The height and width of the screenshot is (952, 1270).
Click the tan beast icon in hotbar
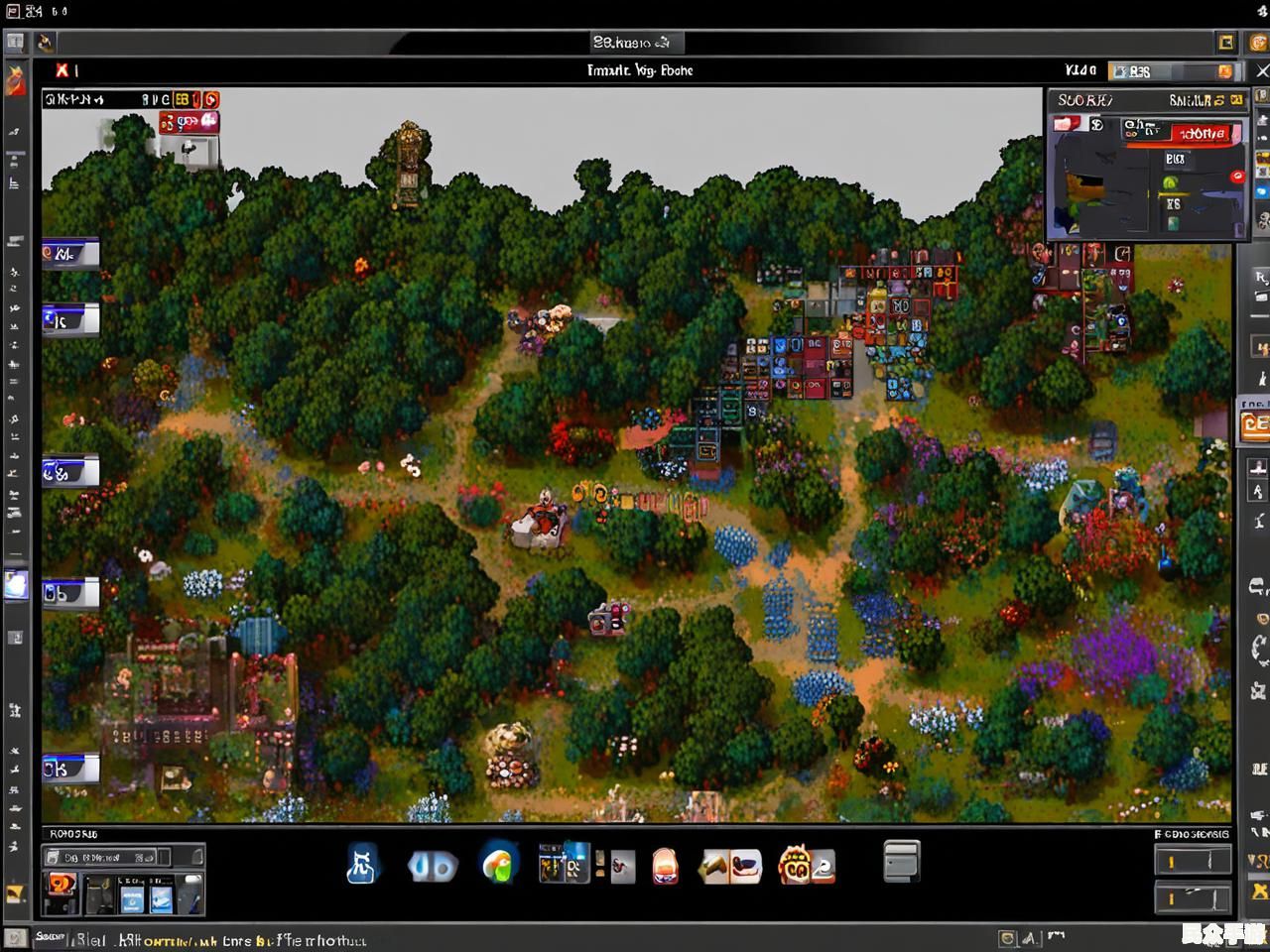tap(730, 866)
